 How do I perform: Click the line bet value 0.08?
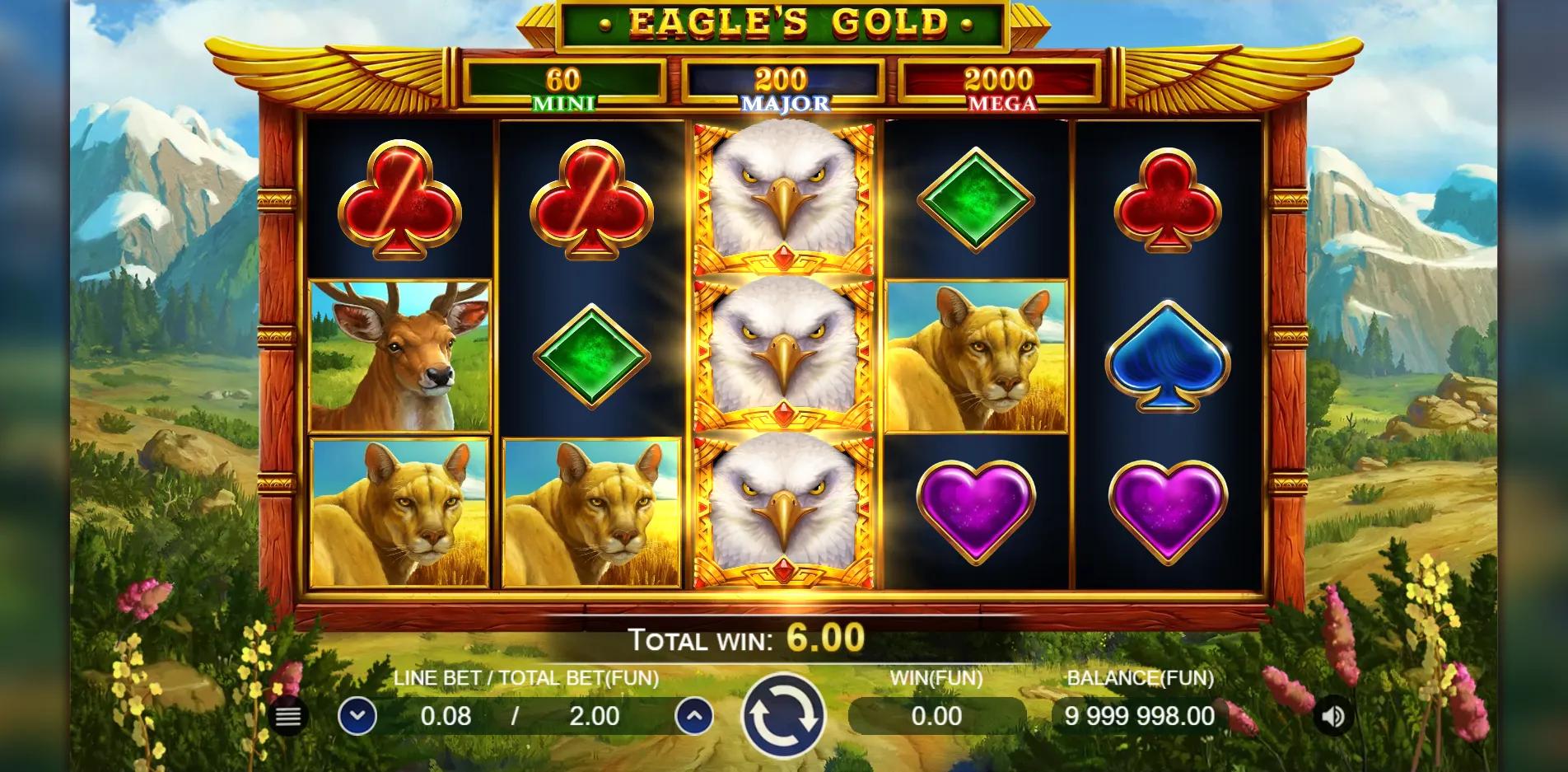(446, 716)
